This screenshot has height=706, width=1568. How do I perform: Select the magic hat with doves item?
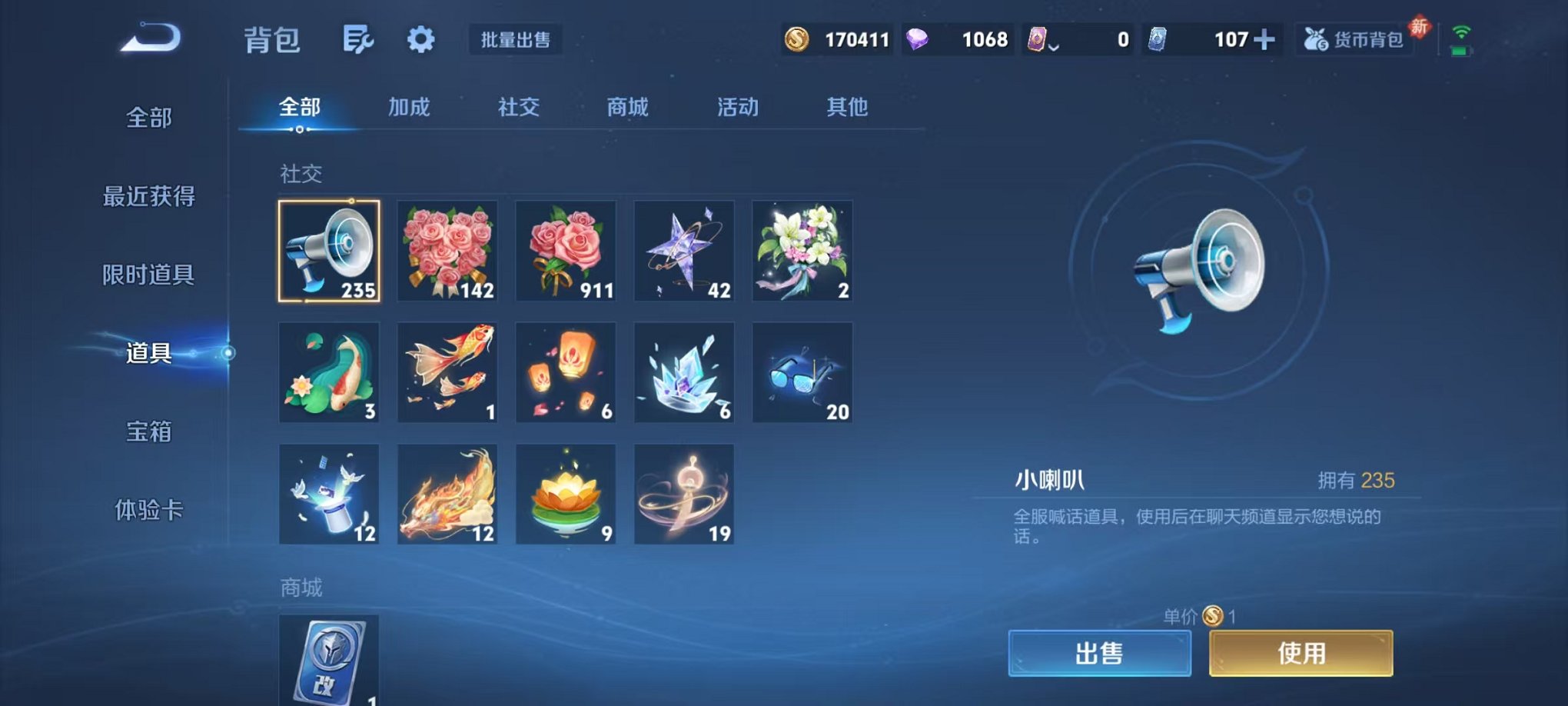(x=329, y=493)
